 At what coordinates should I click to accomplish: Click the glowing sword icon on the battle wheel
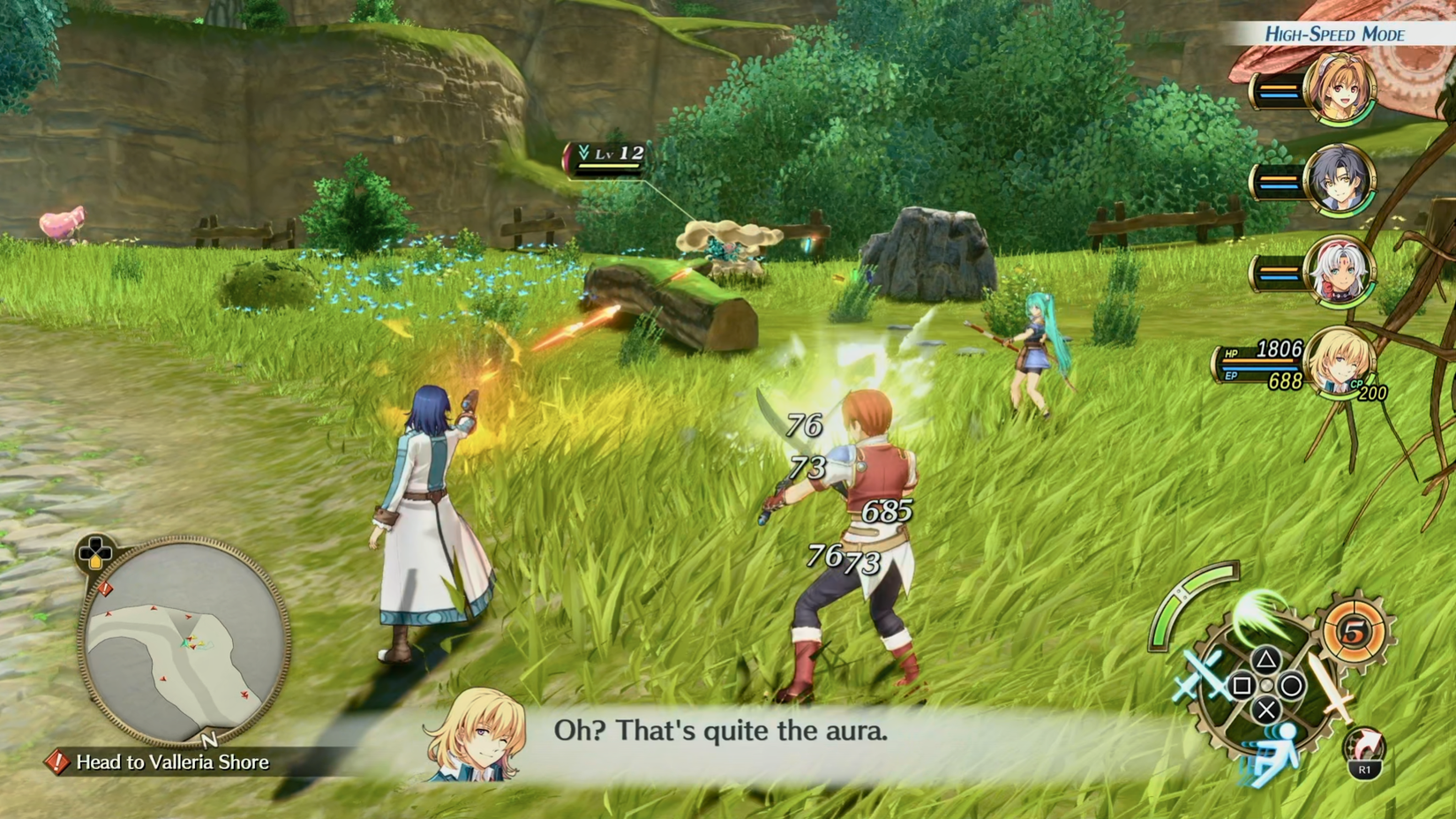pyautogui.click(x=1334, y=687)
